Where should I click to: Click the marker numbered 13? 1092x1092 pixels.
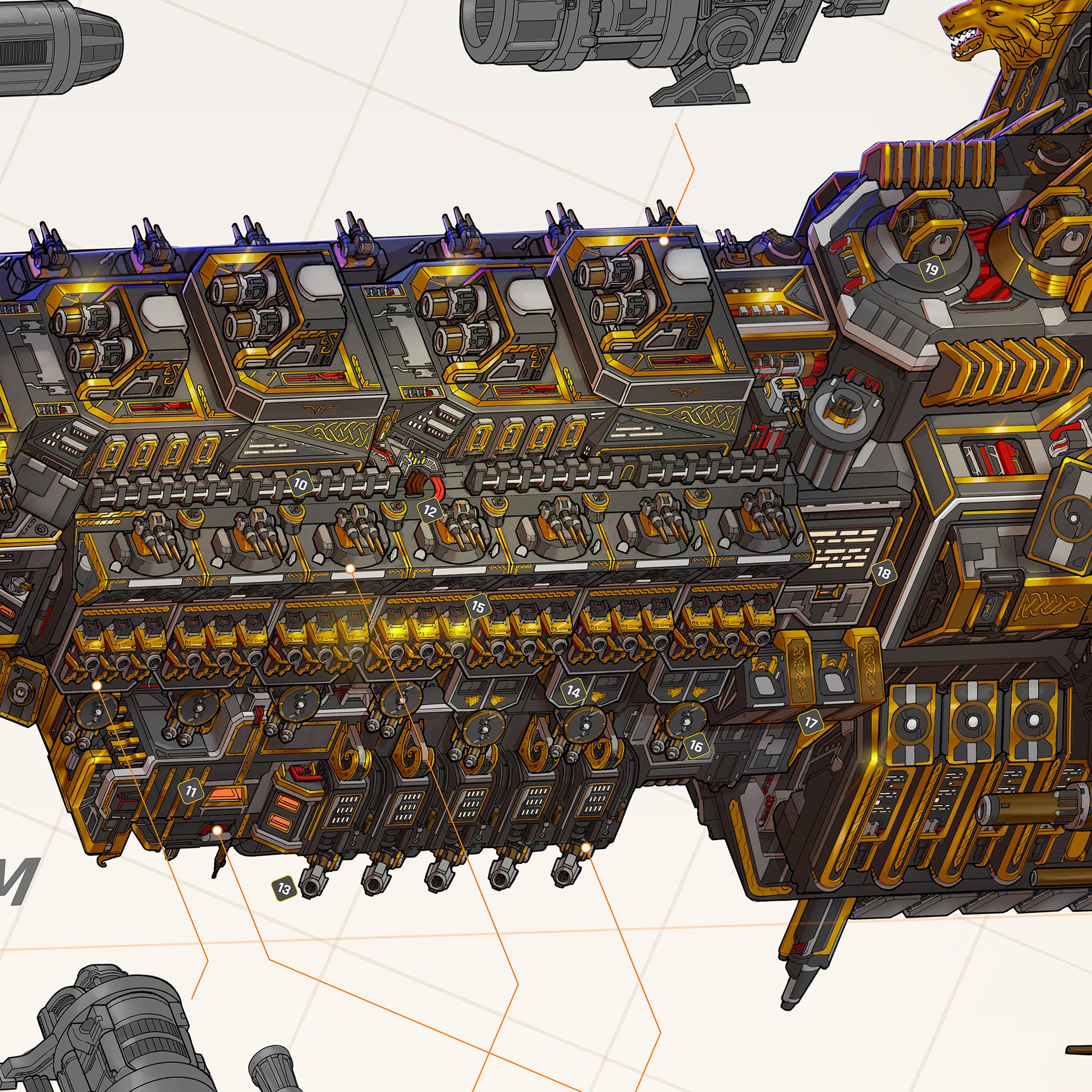[x=284, y=888]
